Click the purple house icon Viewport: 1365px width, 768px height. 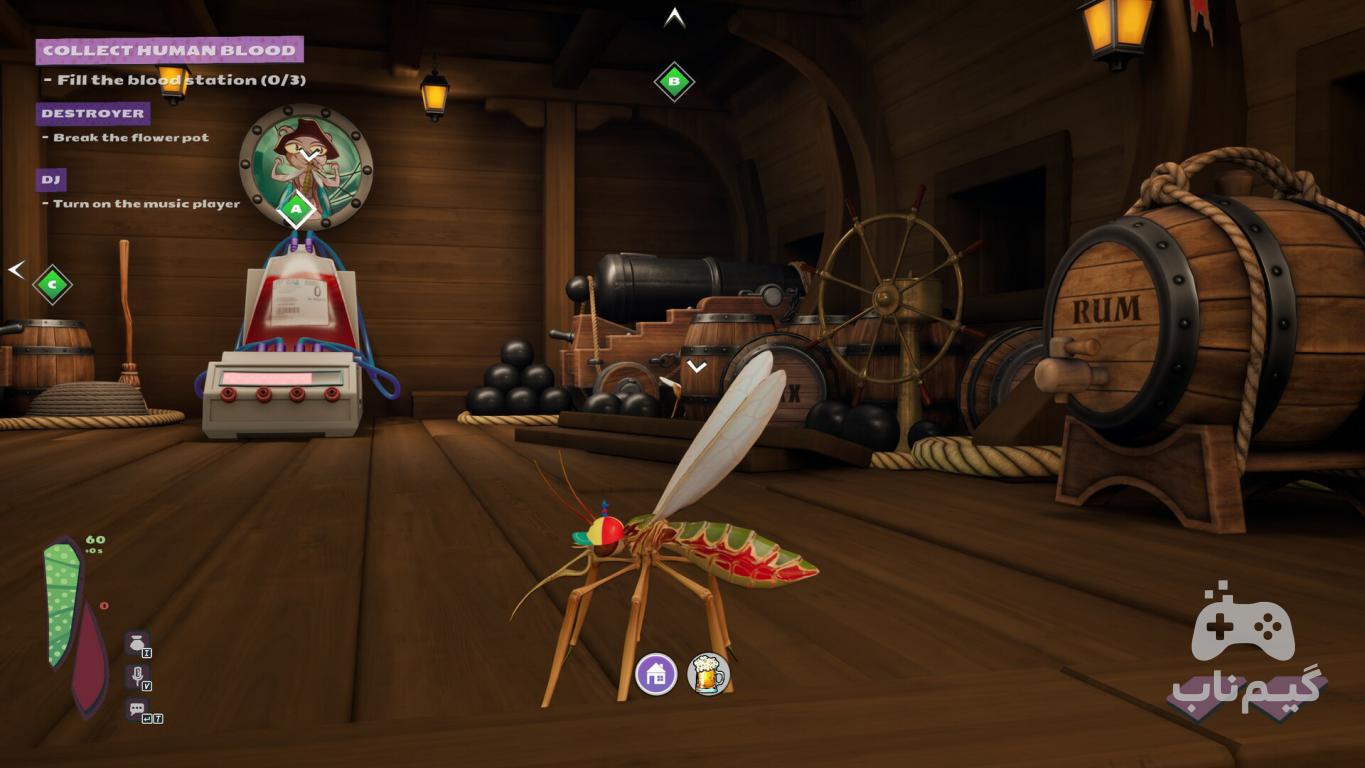[656, 675]
